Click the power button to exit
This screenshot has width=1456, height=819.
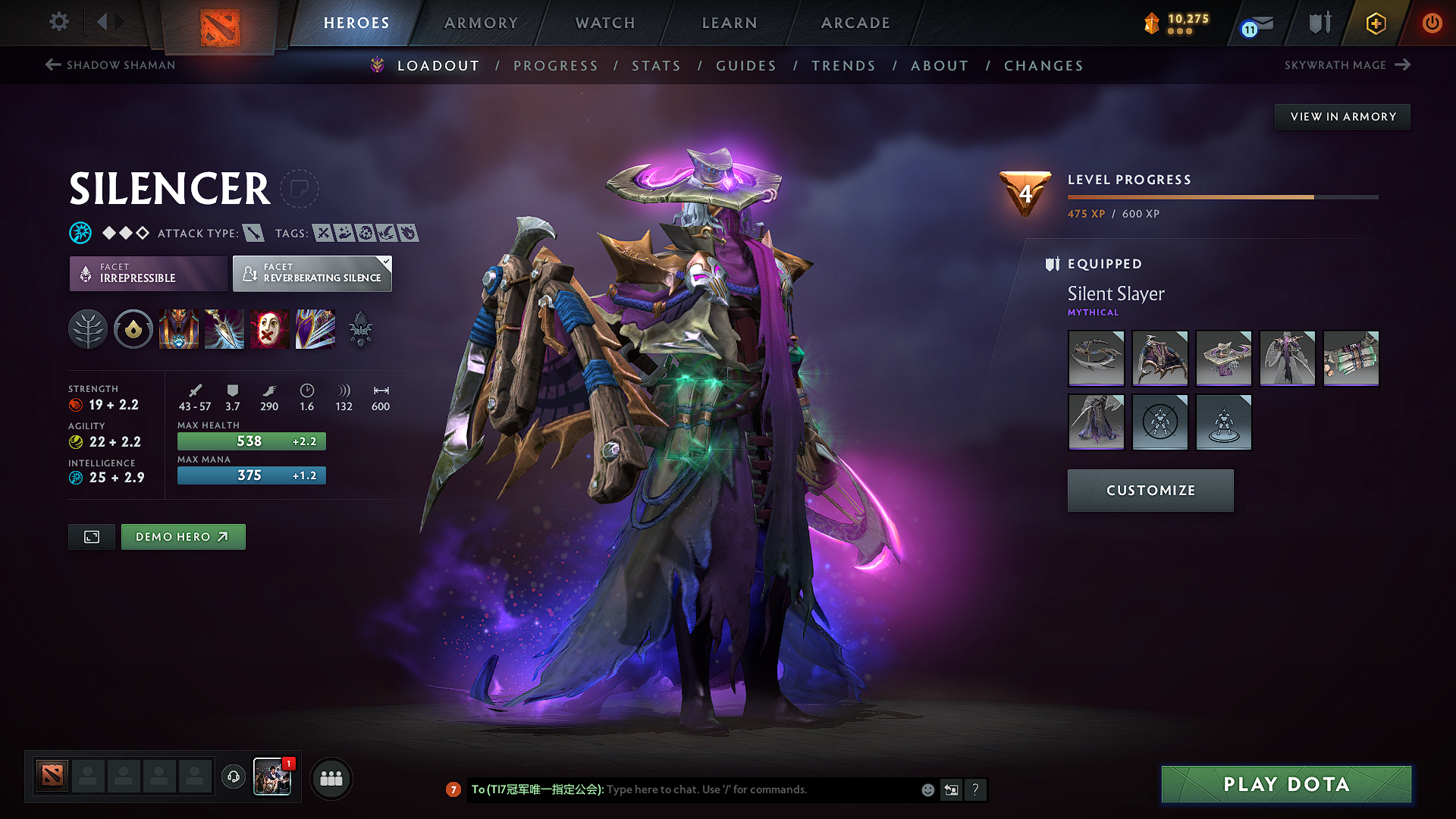(1432, 24)
